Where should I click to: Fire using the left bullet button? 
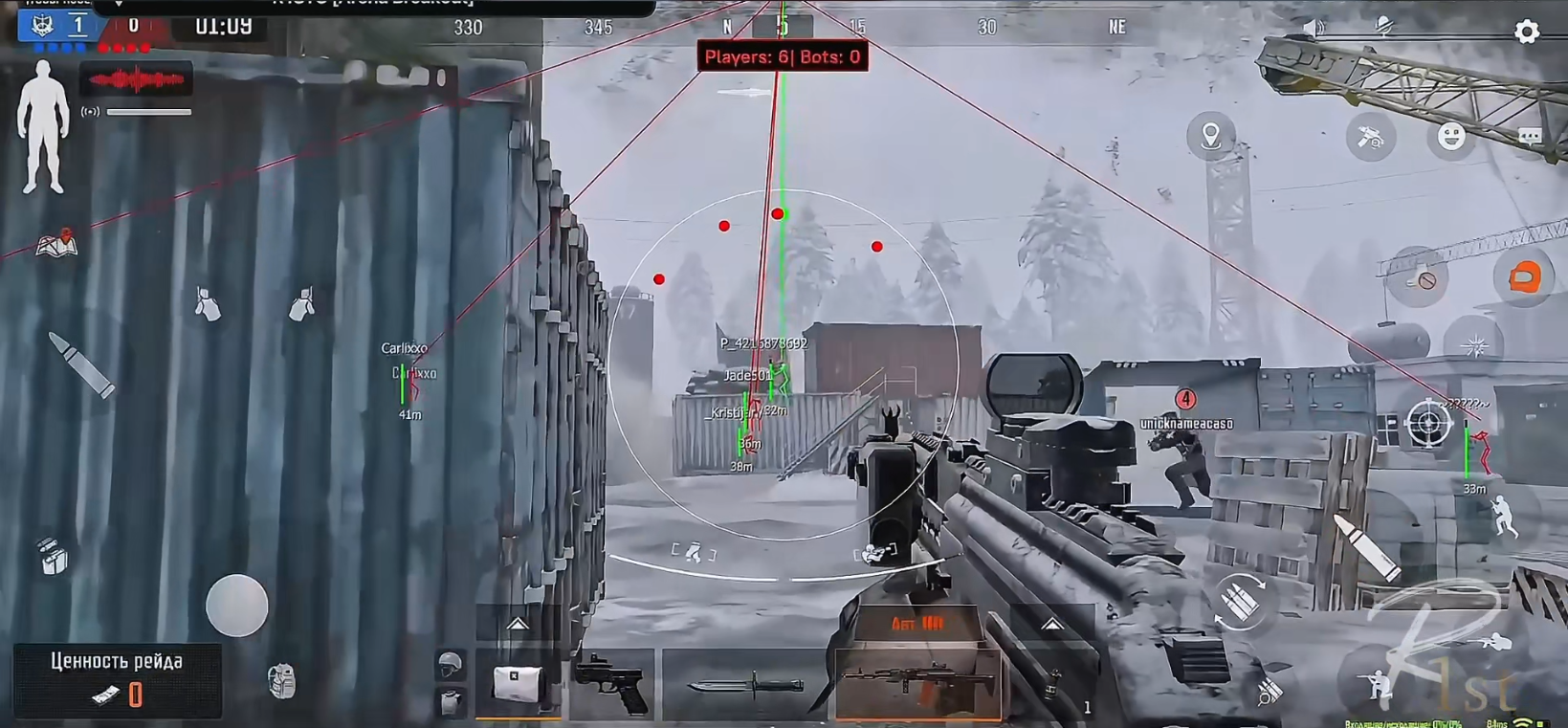(82, 364)
